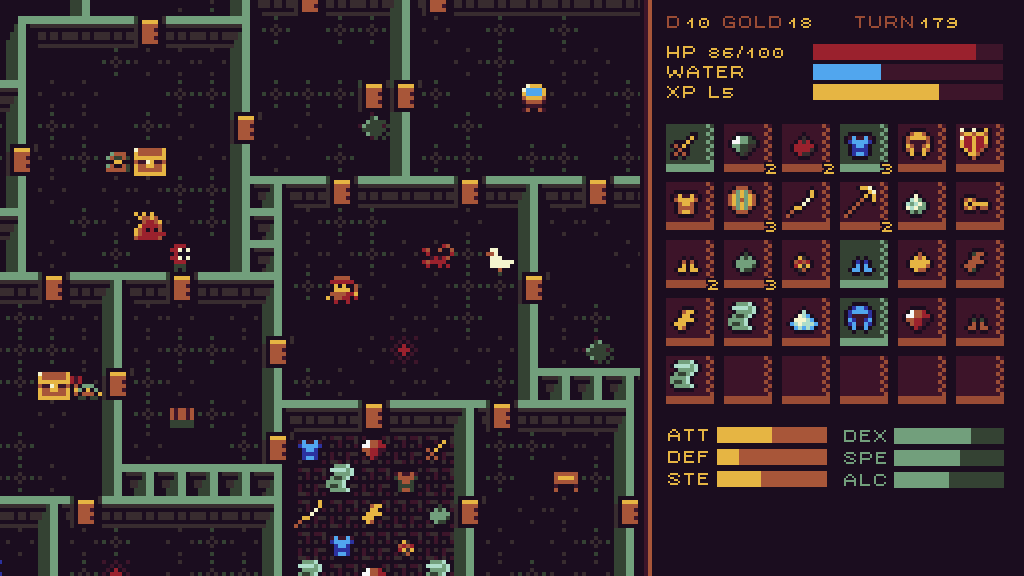The height and width of the screenshot is (576, 1024).
Task: Pick the red and gold amulet
Action: pyautogui.click(x=804, y=264)
